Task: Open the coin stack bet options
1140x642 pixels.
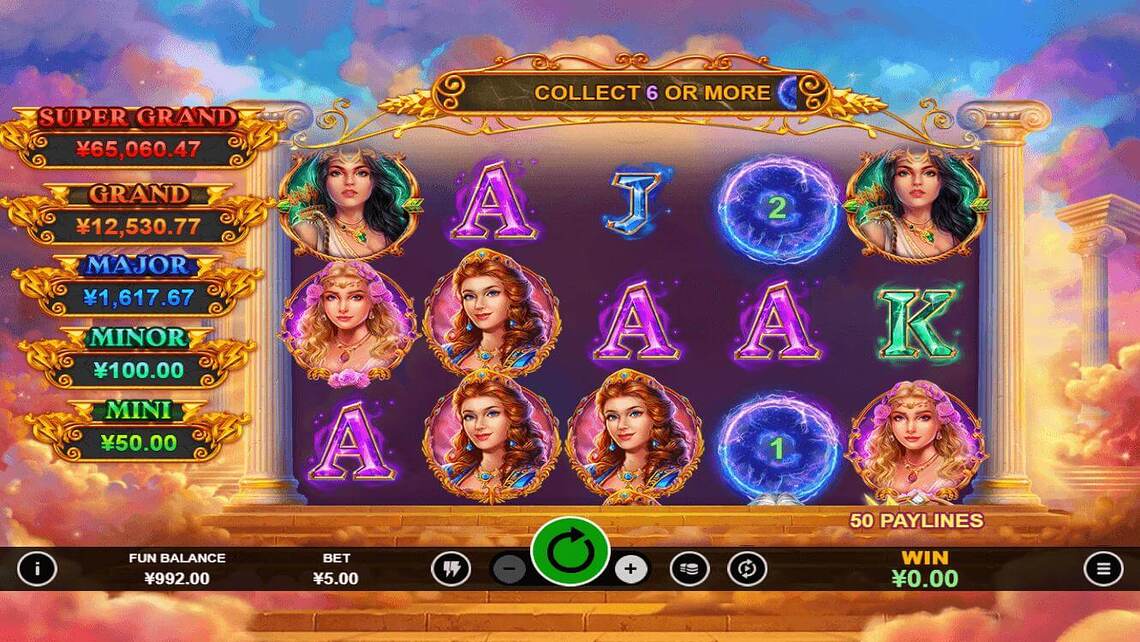Action: click(x=689, y=569)
